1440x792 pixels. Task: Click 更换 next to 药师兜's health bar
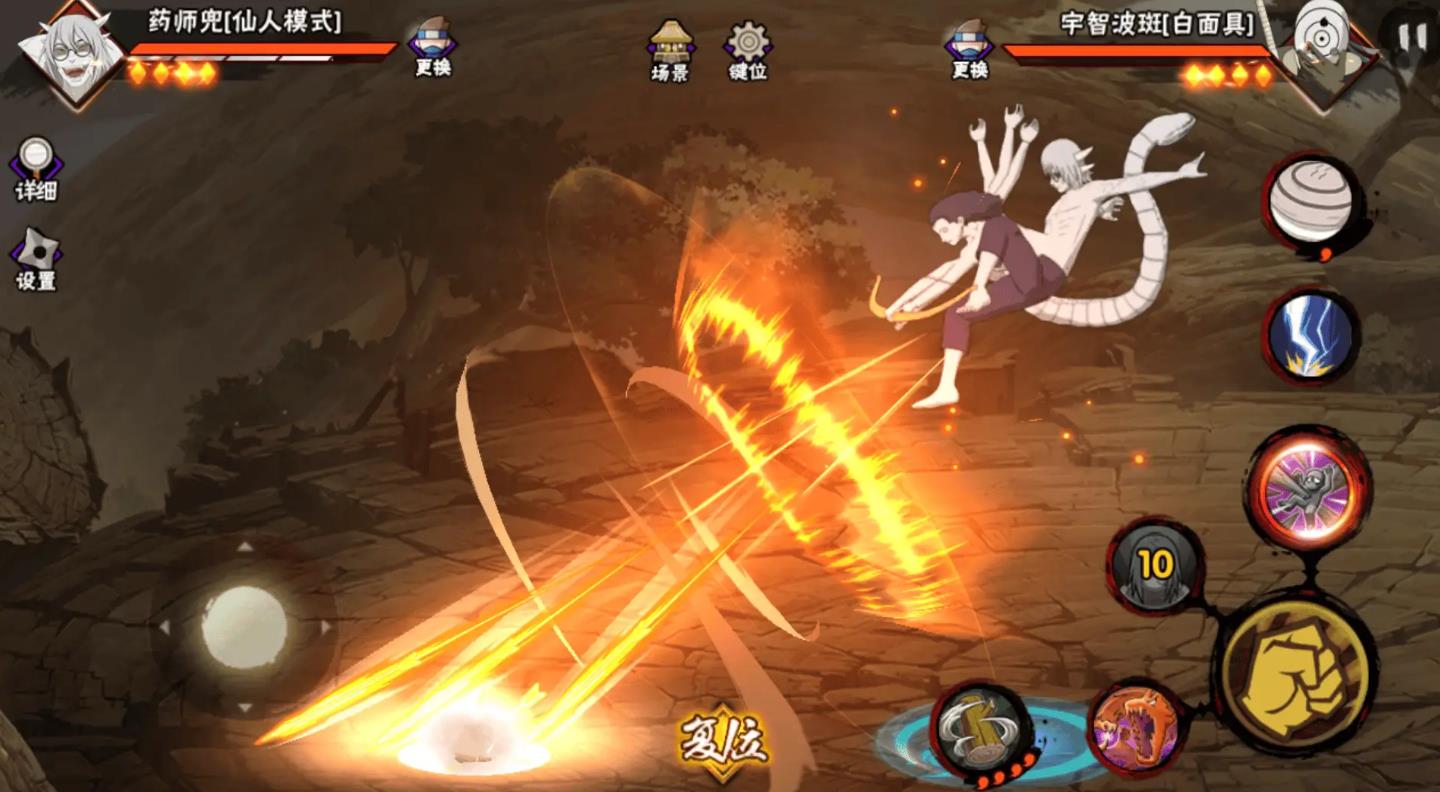point(432,47)
